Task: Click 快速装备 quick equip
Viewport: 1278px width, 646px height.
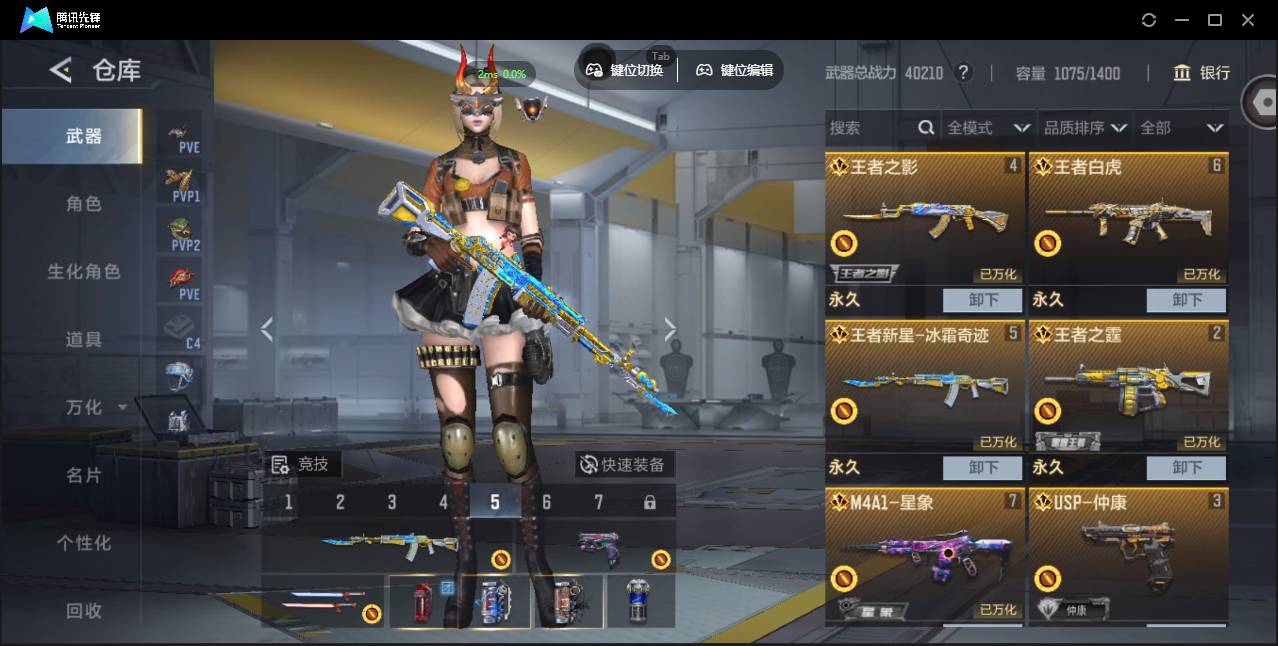Action: tap(623, 465)
